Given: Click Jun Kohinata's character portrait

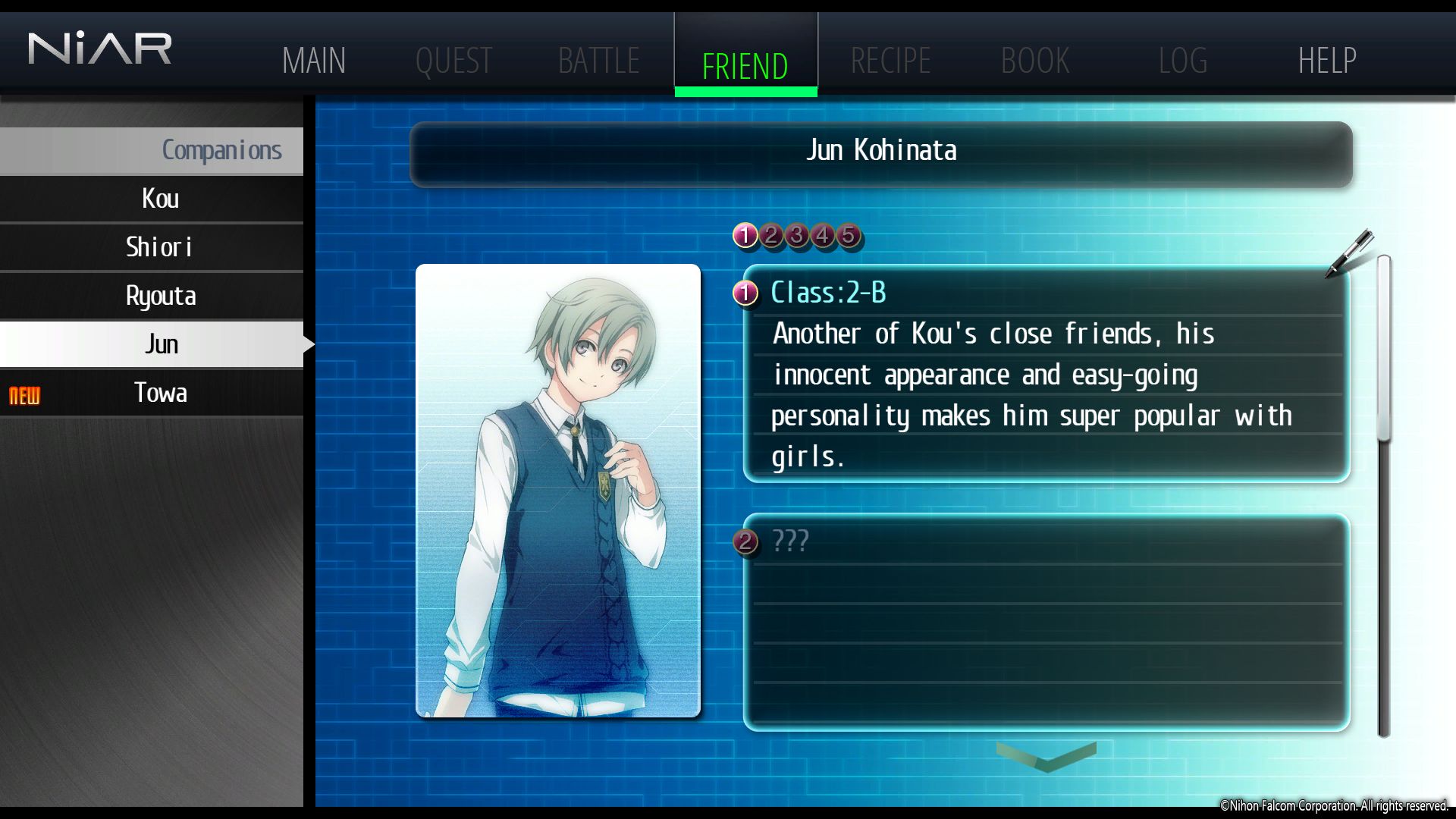Looking at the screenshot, I should click(x=558, y=491).
